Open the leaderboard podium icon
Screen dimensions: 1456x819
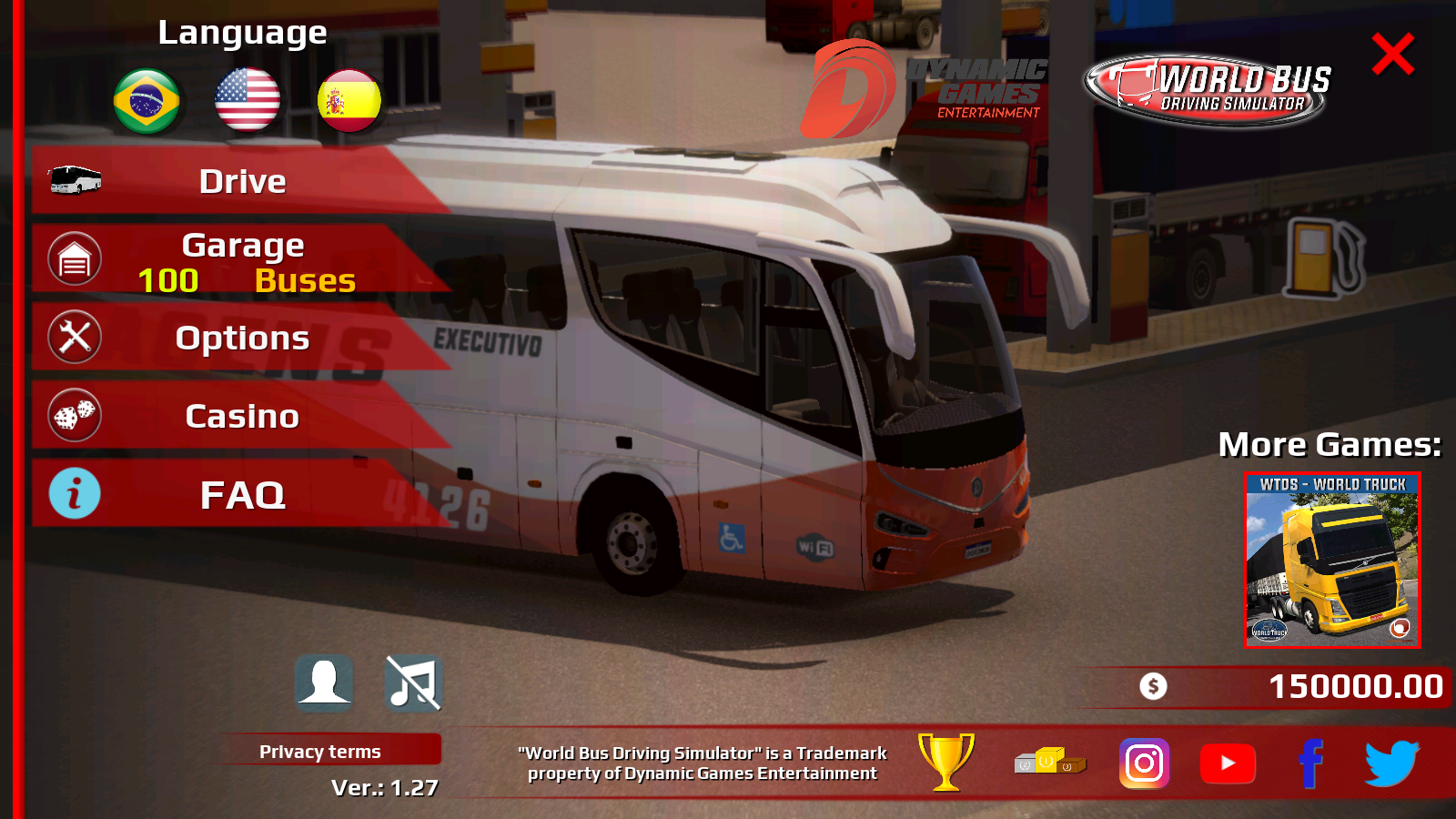coord(1050,762)
